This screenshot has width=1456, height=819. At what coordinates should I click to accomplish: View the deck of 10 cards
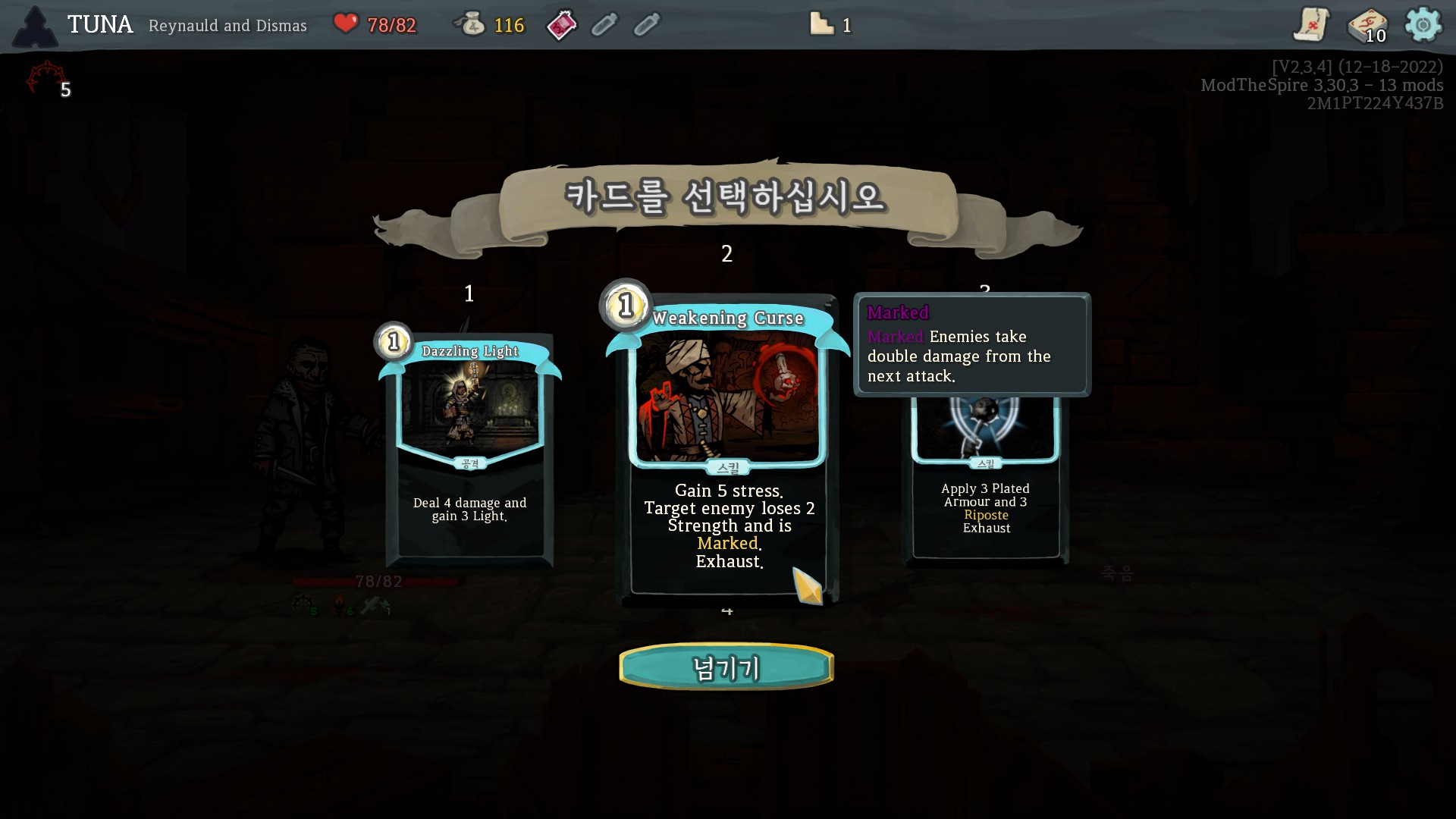1367,26
